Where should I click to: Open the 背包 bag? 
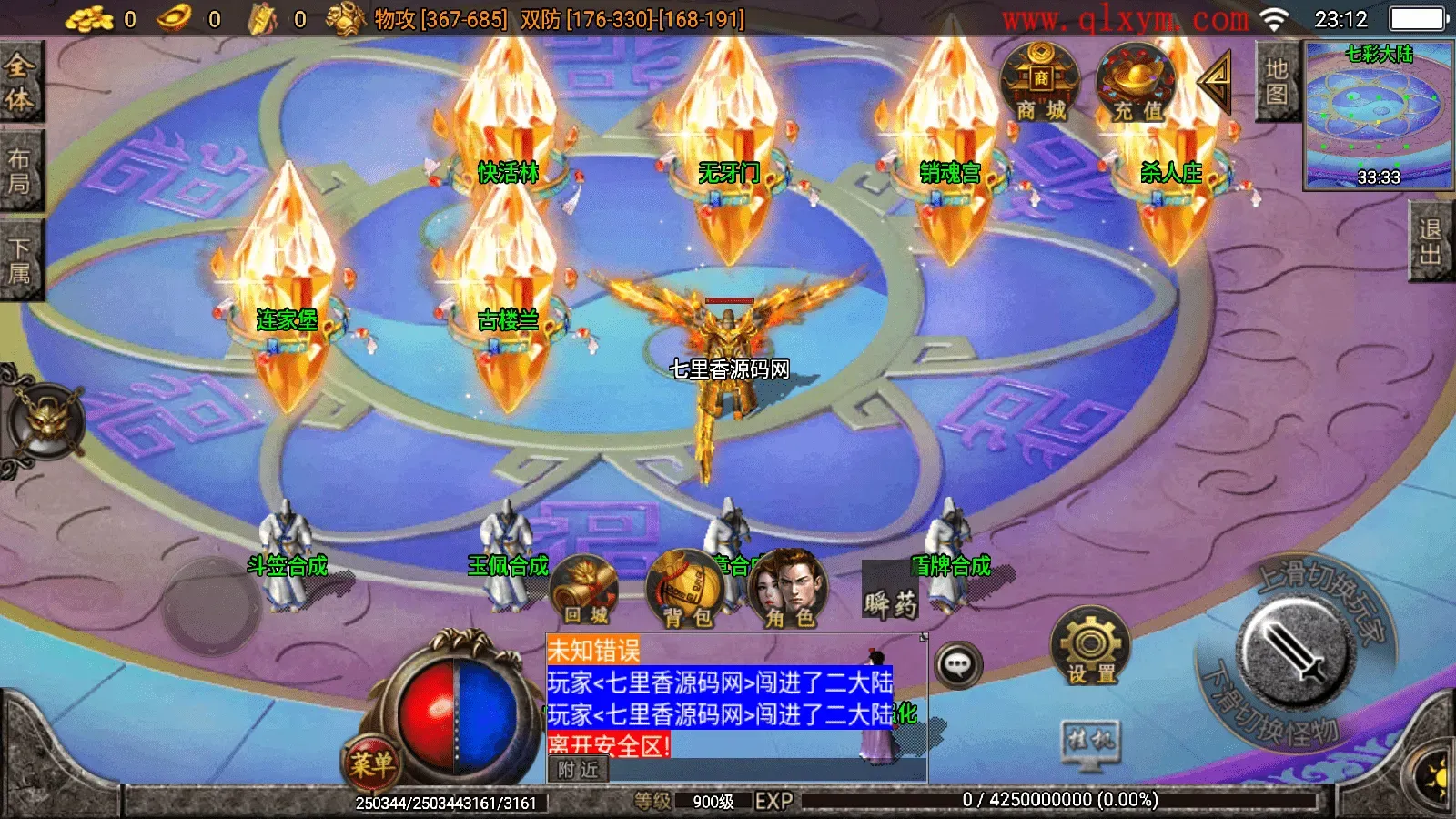[686, 591]
